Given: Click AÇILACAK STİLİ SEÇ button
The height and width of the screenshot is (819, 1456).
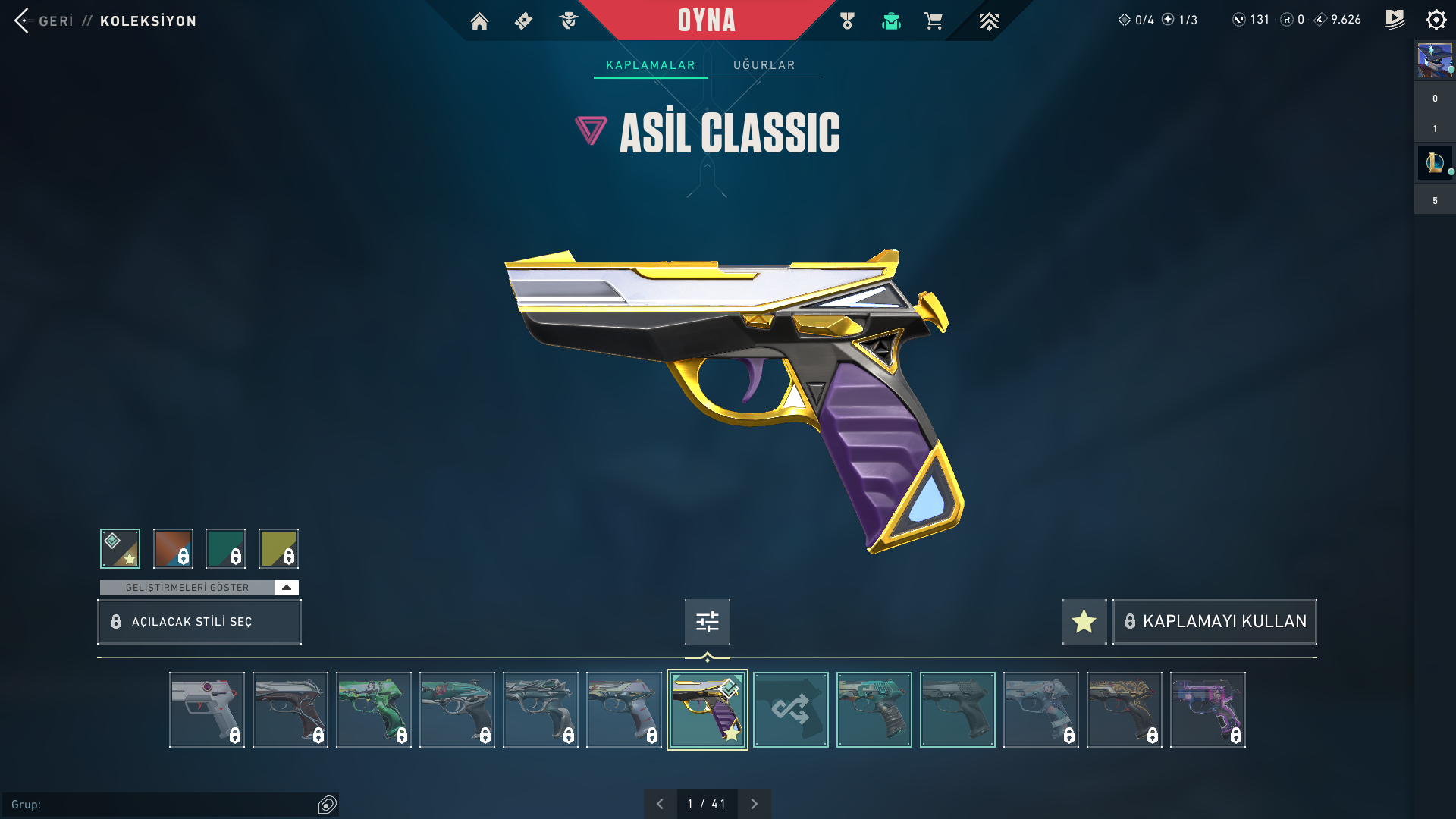Looking at the screenshot, I should (199, 622).
